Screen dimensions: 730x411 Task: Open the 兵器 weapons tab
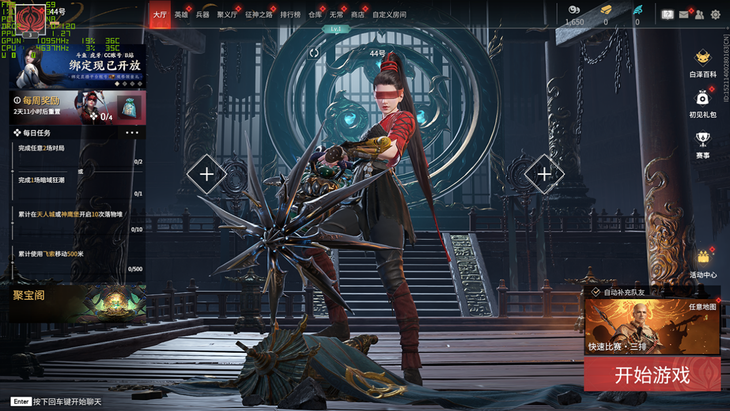[x=203, y=15]
